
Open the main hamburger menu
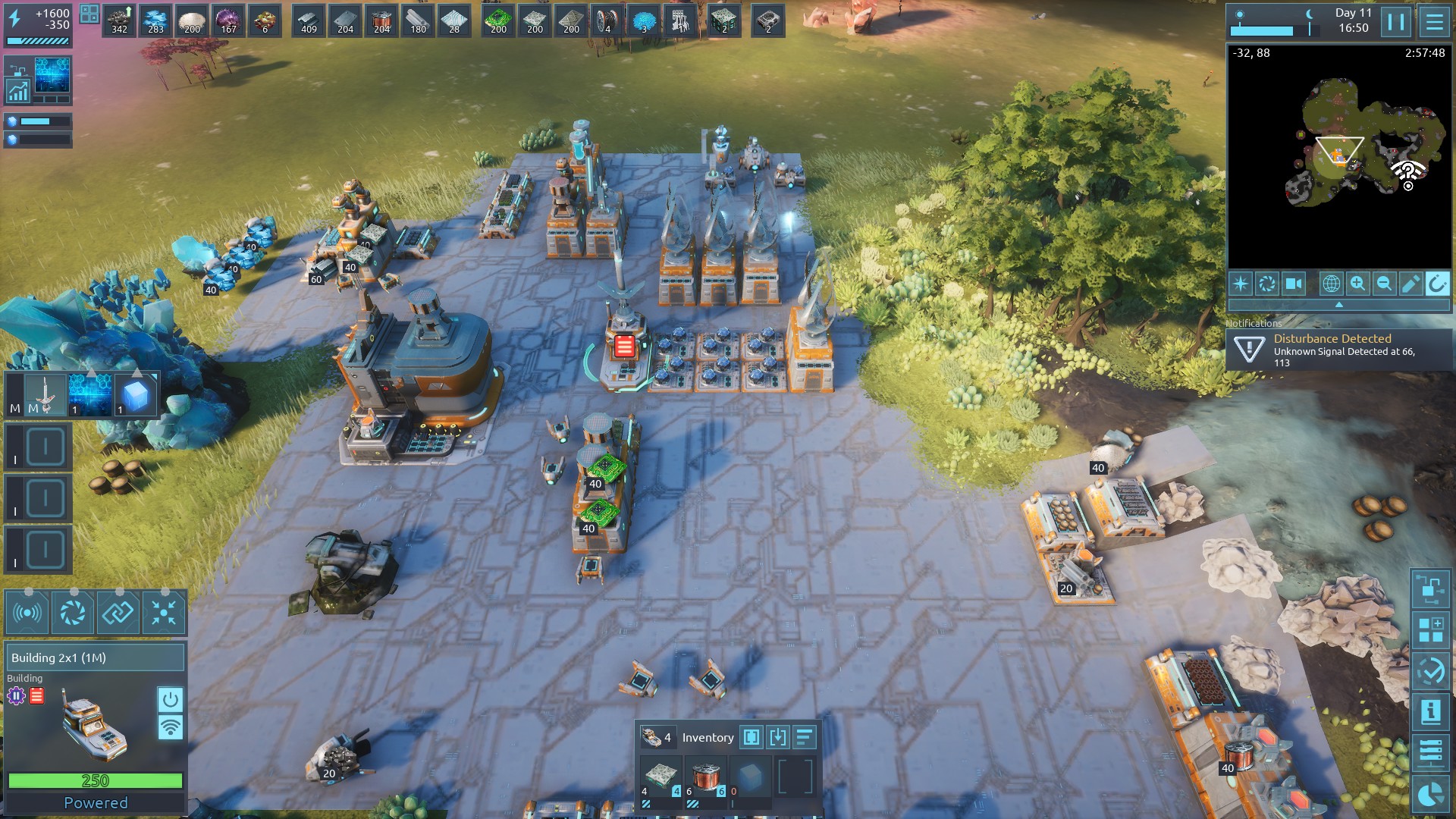[x=1434, y=21]
